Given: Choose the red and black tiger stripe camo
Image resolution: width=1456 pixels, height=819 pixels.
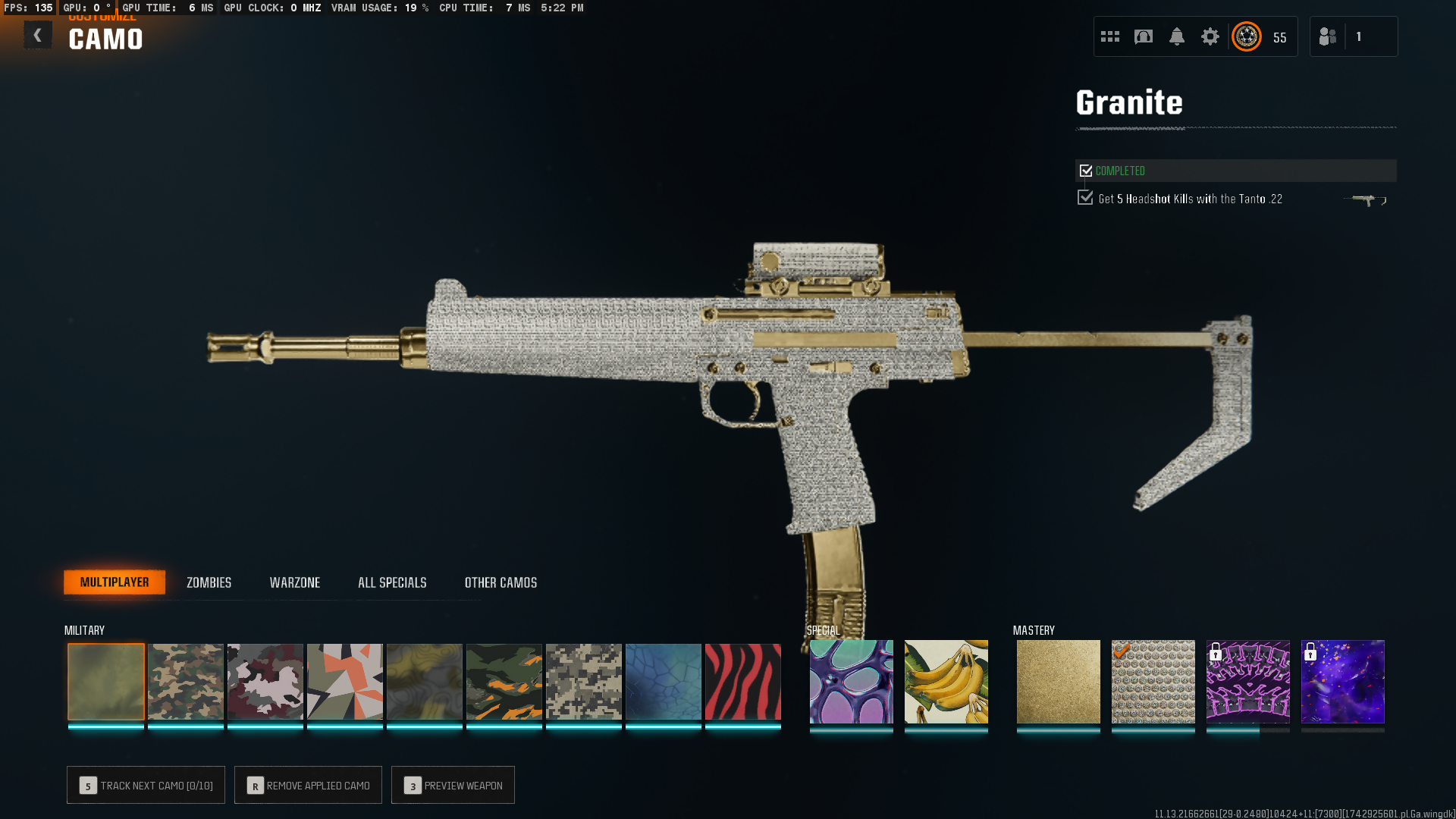Looking at the screenshot, I should coord(743,682).
